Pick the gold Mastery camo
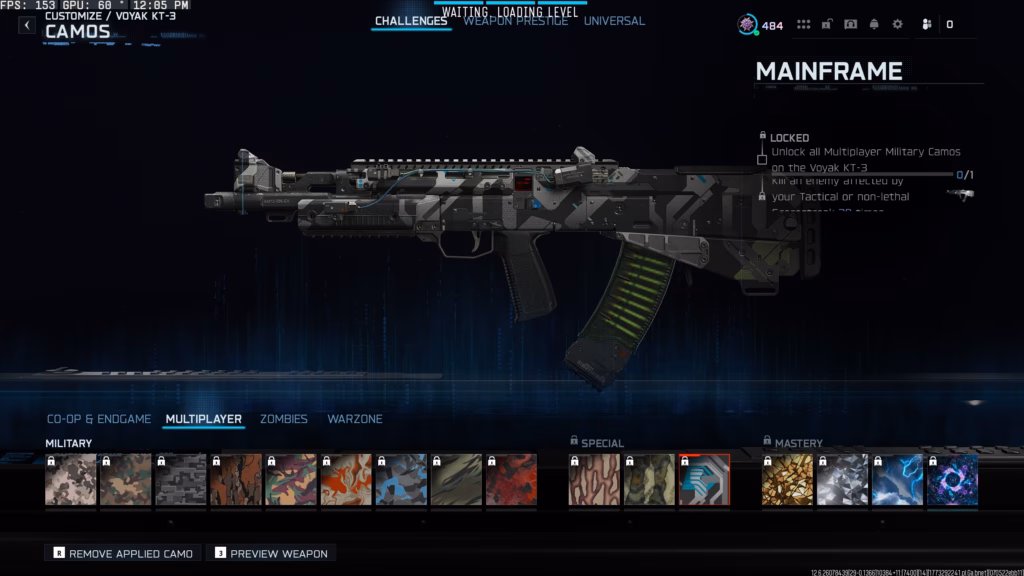 pyautogui.click(x=787, y=480)
